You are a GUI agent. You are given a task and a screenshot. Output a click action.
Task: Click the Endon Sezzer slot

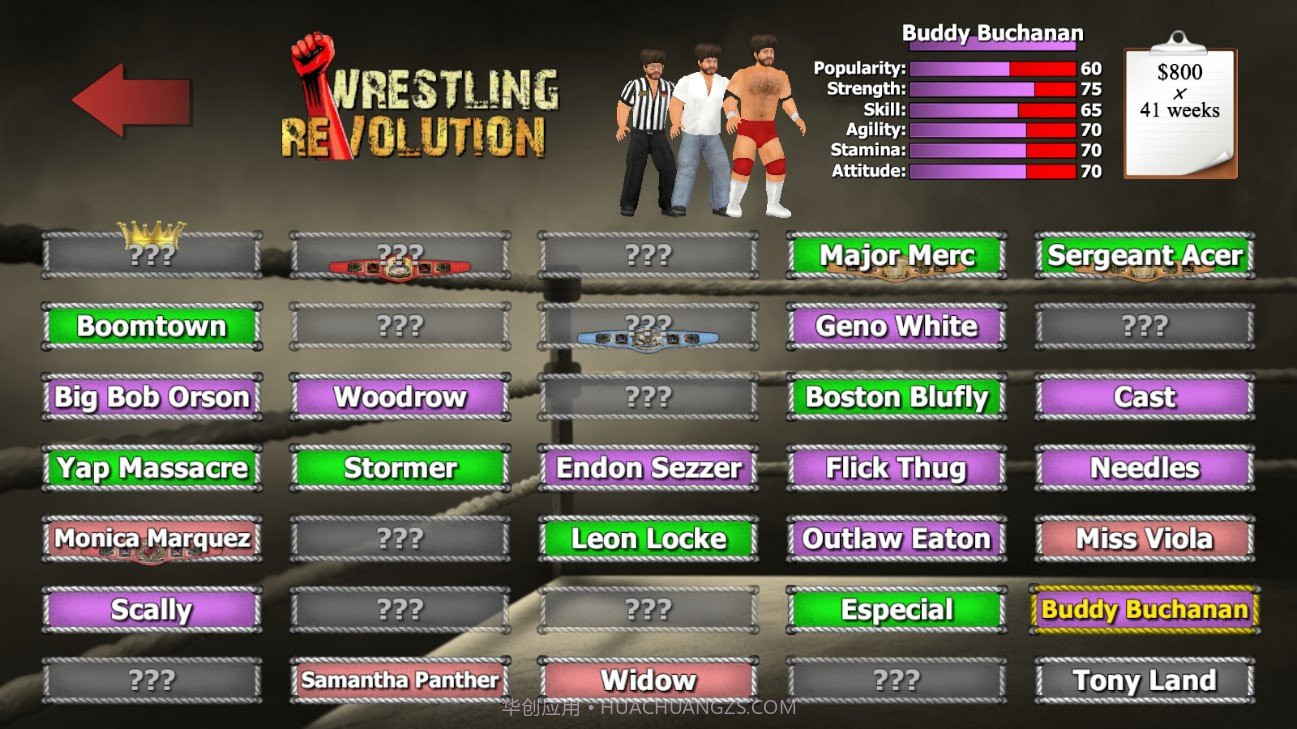point(648,469)
